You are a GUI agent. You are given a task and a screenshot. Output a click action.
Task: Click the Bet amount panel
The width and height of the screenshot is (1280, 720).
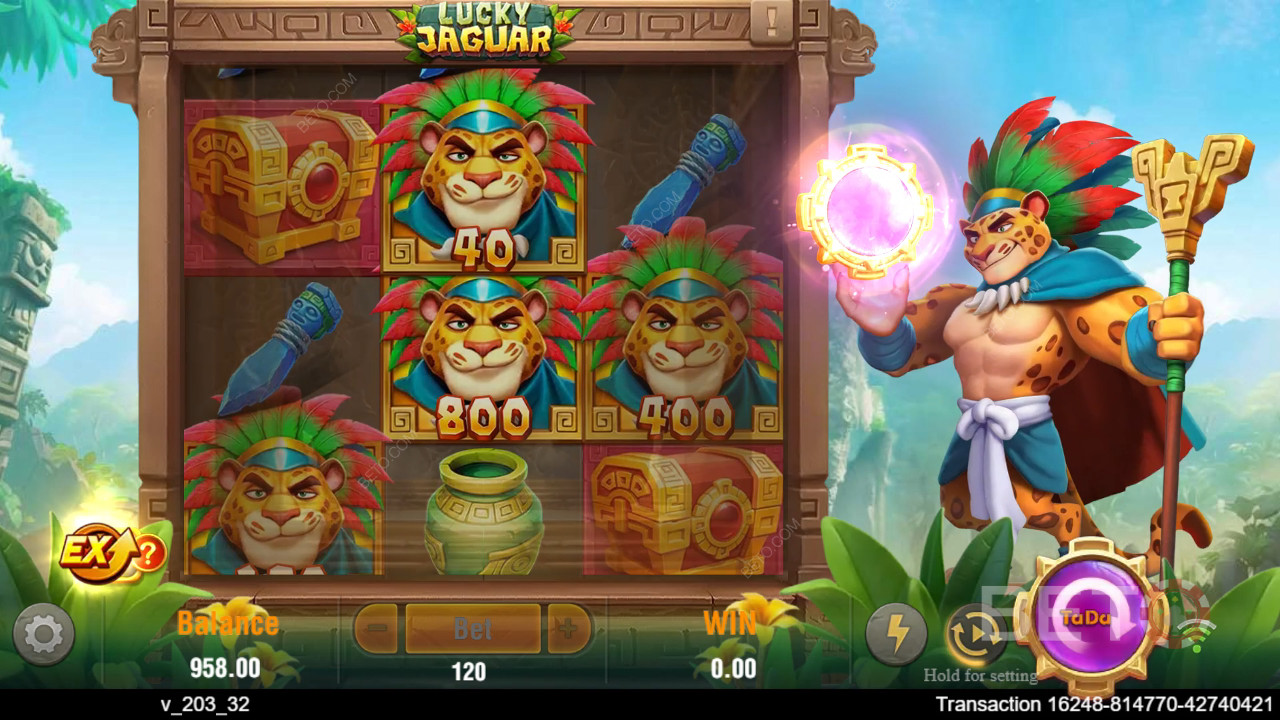tap(473, 629)
